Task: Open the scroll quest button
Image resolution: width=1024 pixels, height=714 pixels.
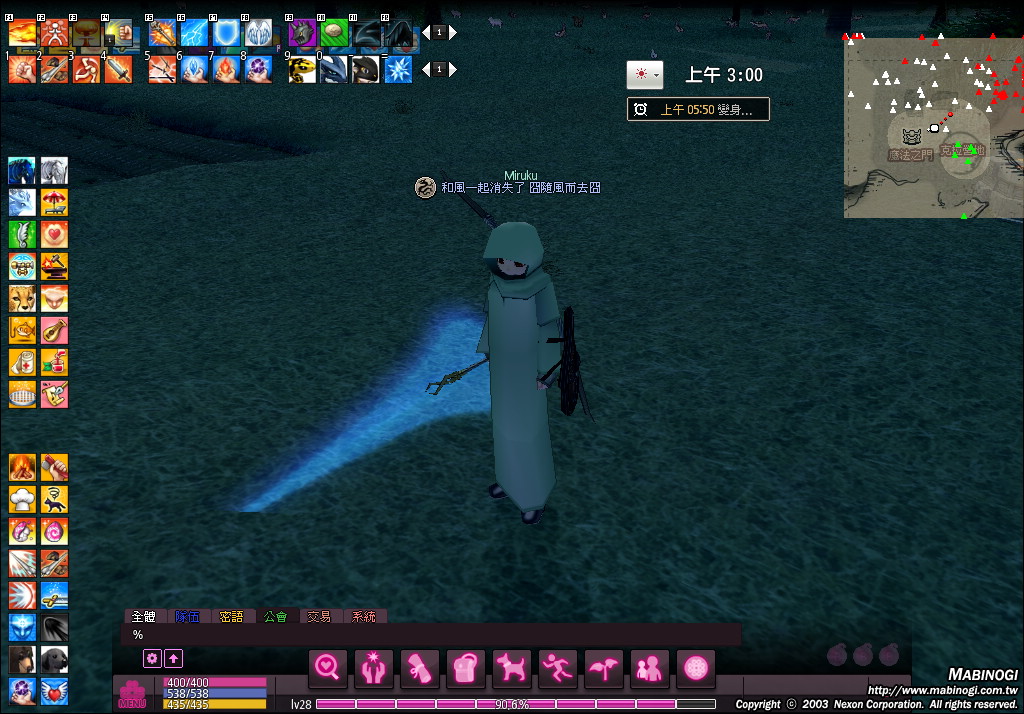Action: [x=420, y=667]
